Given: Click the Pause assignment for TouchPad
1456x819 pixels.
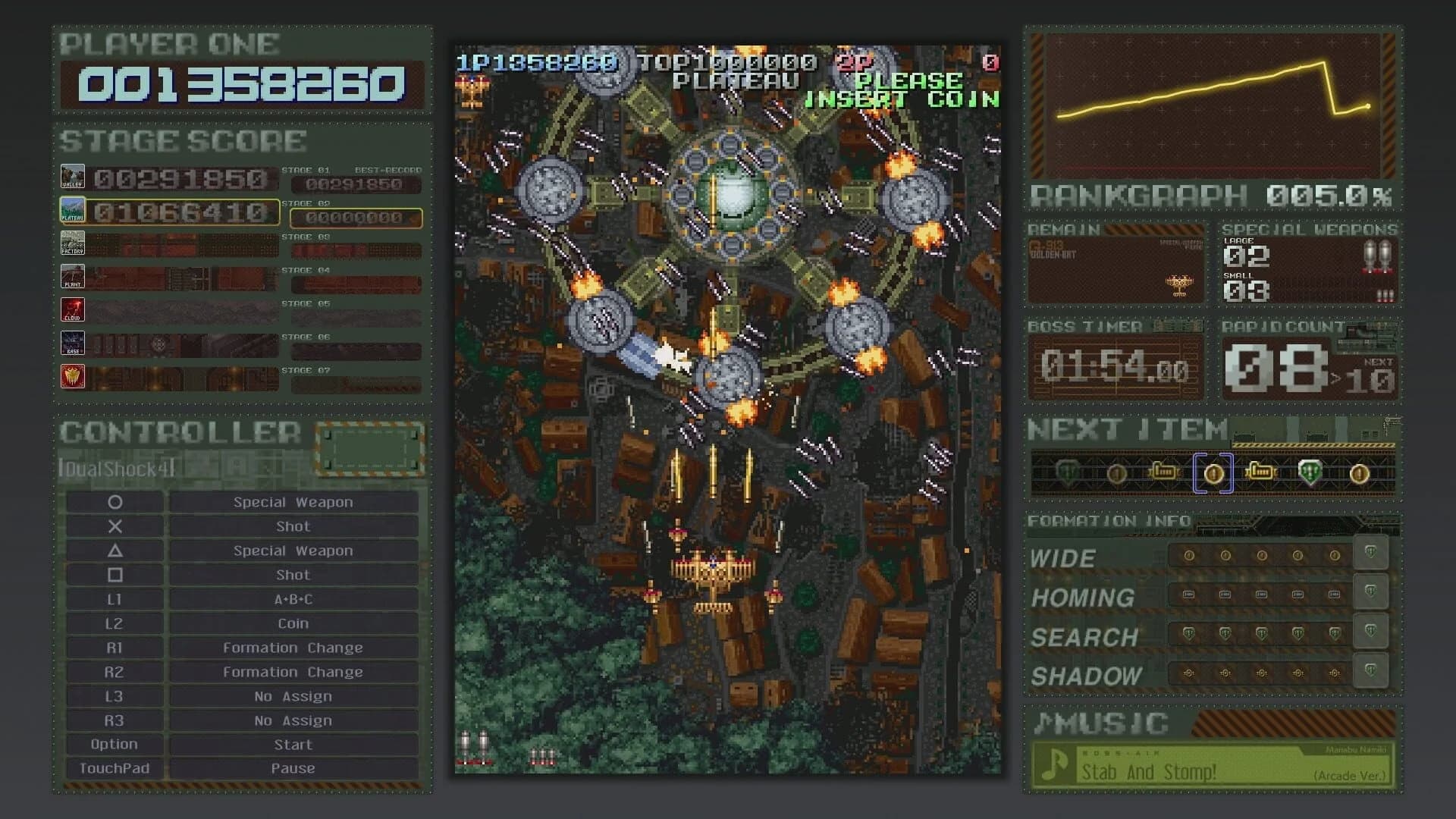Looking at the screenshot, I should tap(292, 767).
